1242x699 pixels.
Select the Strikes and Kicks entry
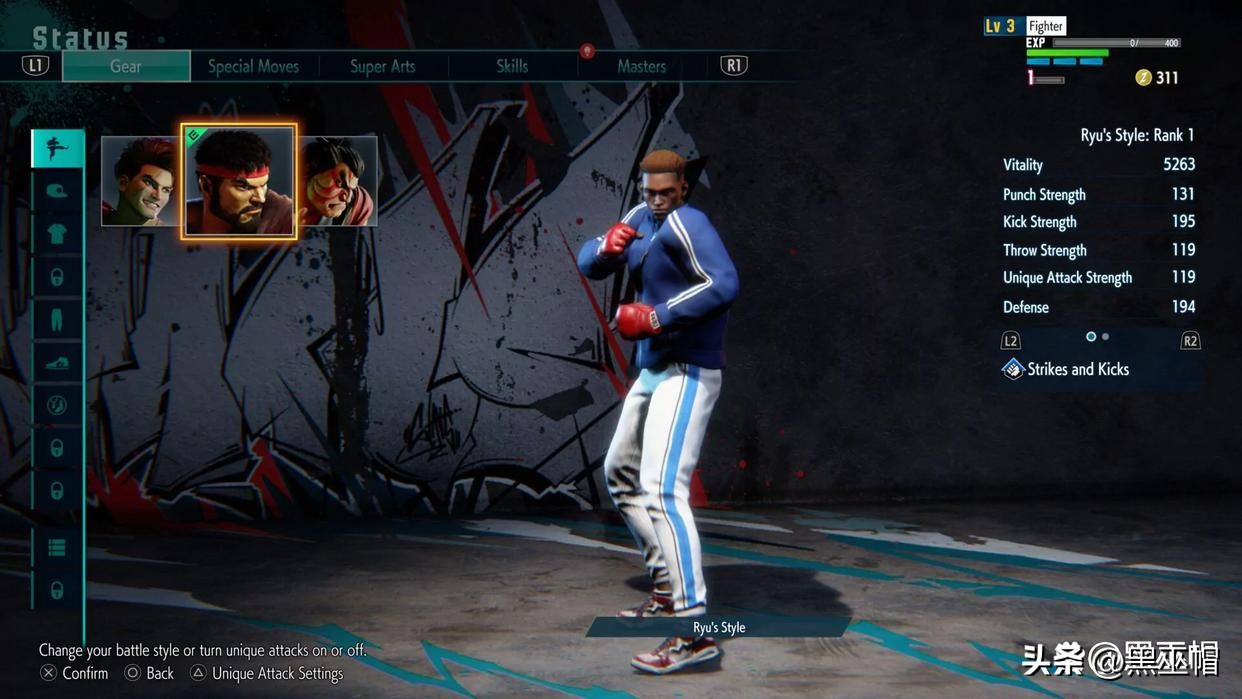[x=1078, y=369]
